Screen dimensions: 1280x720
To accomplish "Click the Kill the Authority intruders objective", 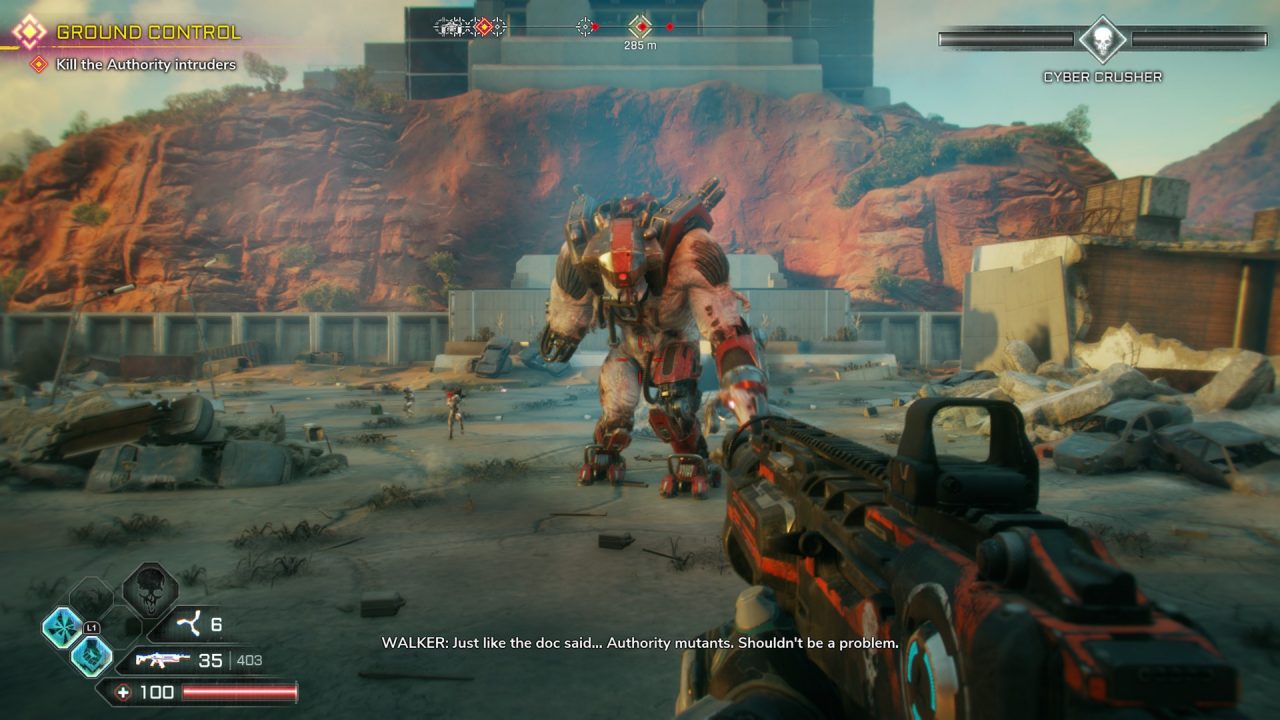I will tap(146, 65).
